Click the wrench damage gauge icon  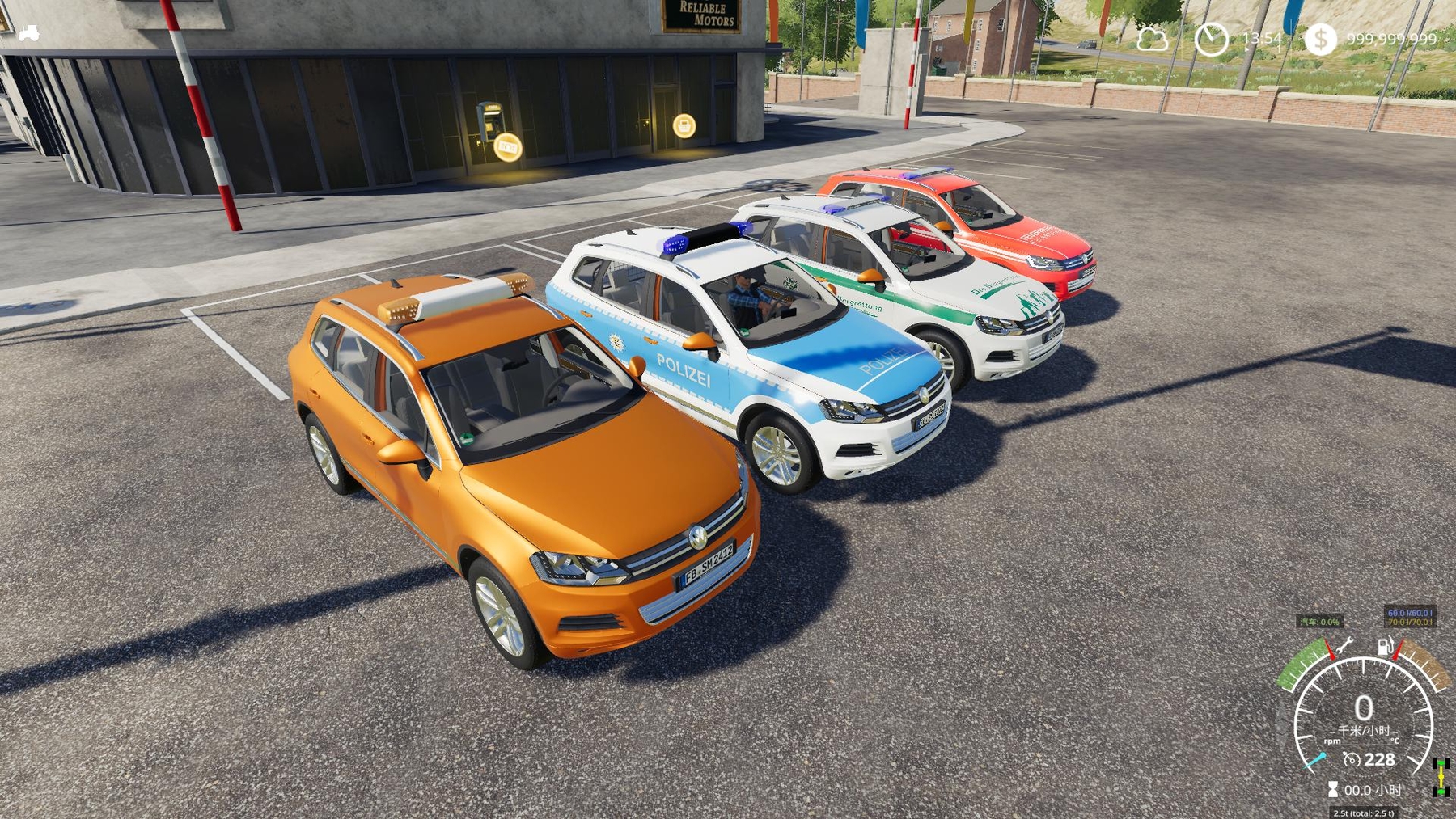click(1344, 645)
